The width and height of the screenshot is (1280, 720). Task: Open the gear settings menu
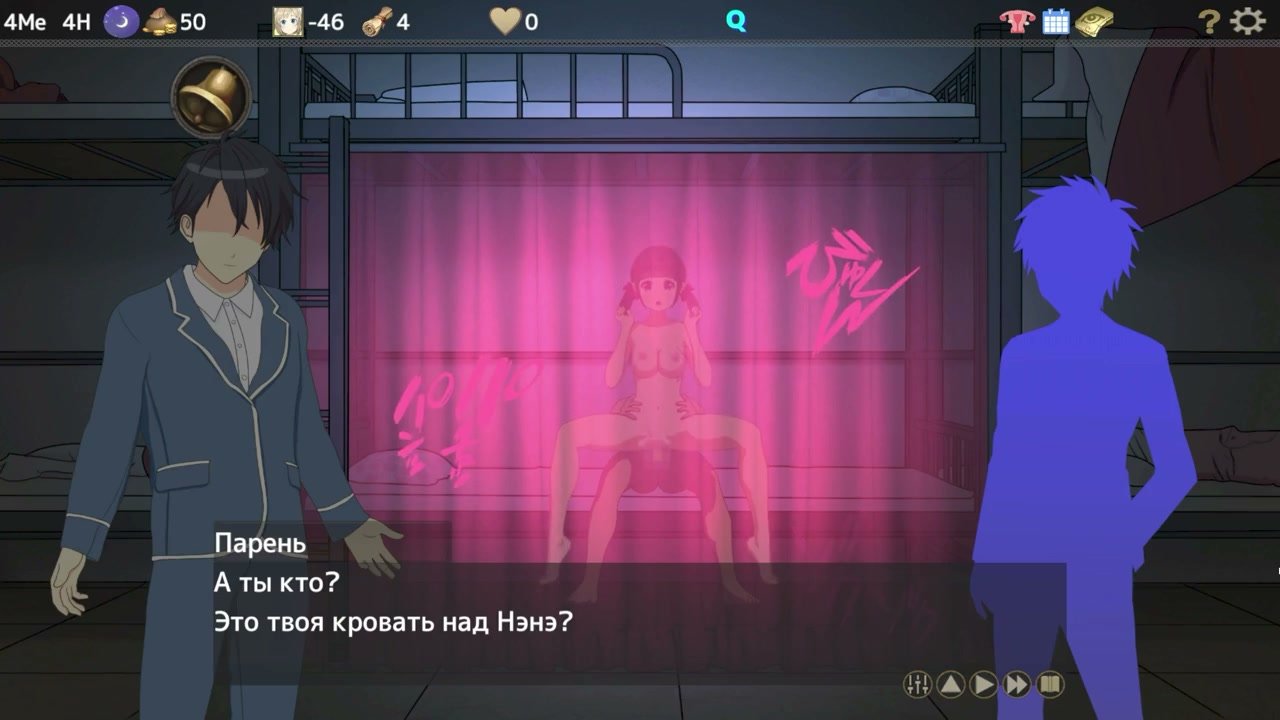1247,21
